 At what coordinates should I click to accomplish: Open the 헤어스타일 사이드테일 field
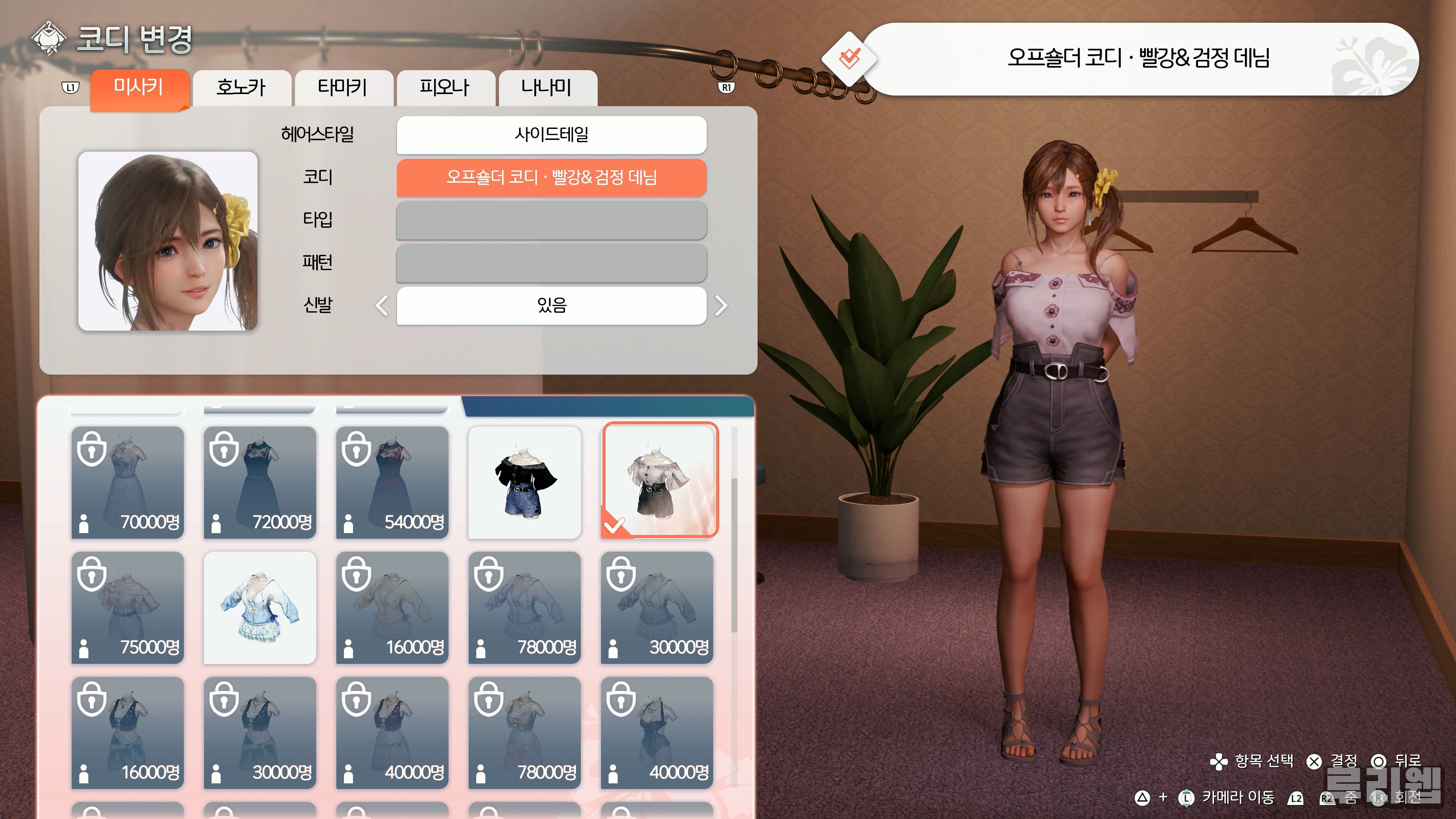point(551,135)
